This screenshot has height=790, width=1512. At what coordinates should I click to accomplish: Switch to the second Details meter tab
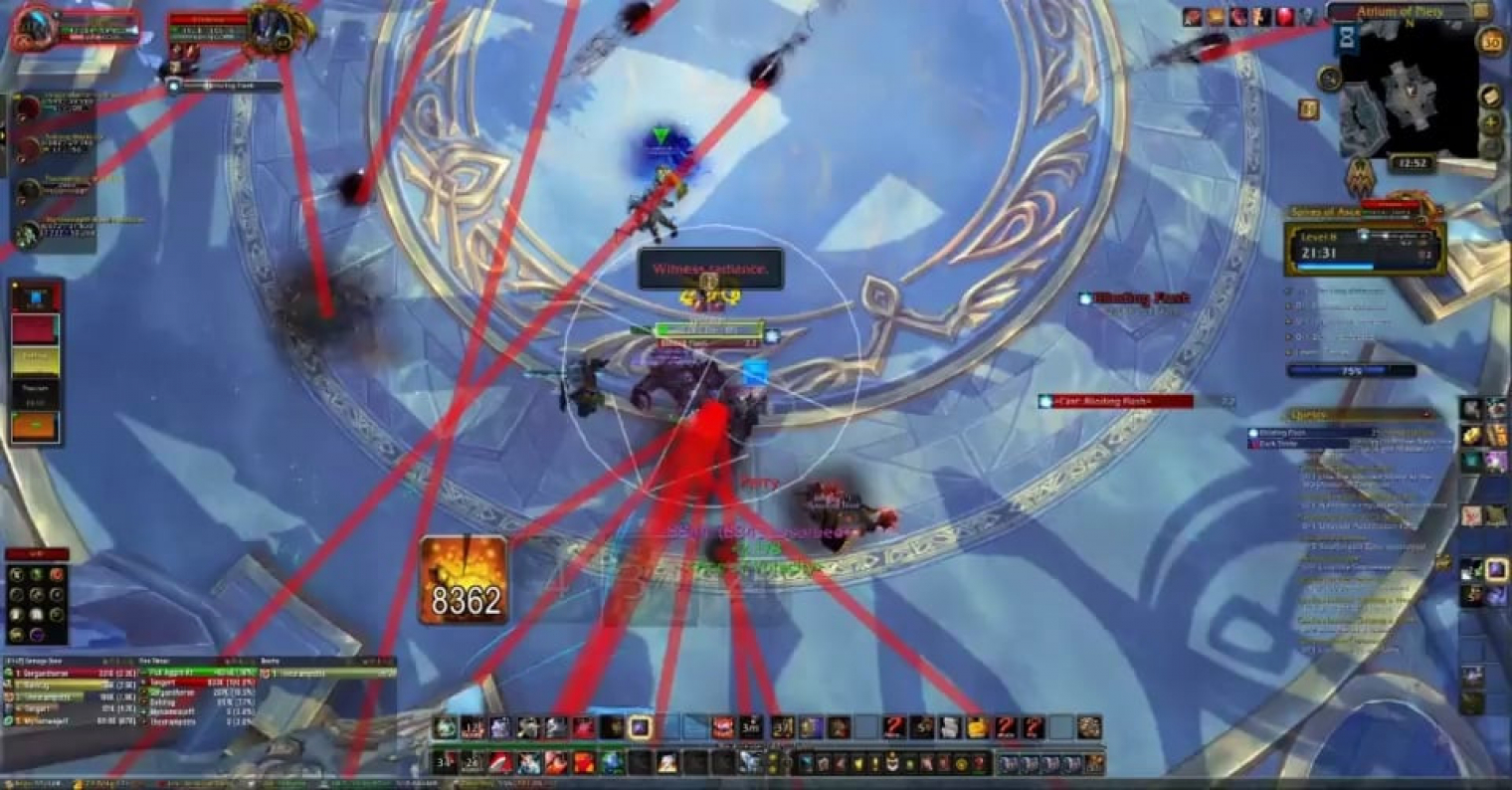(x=153, y=660)
